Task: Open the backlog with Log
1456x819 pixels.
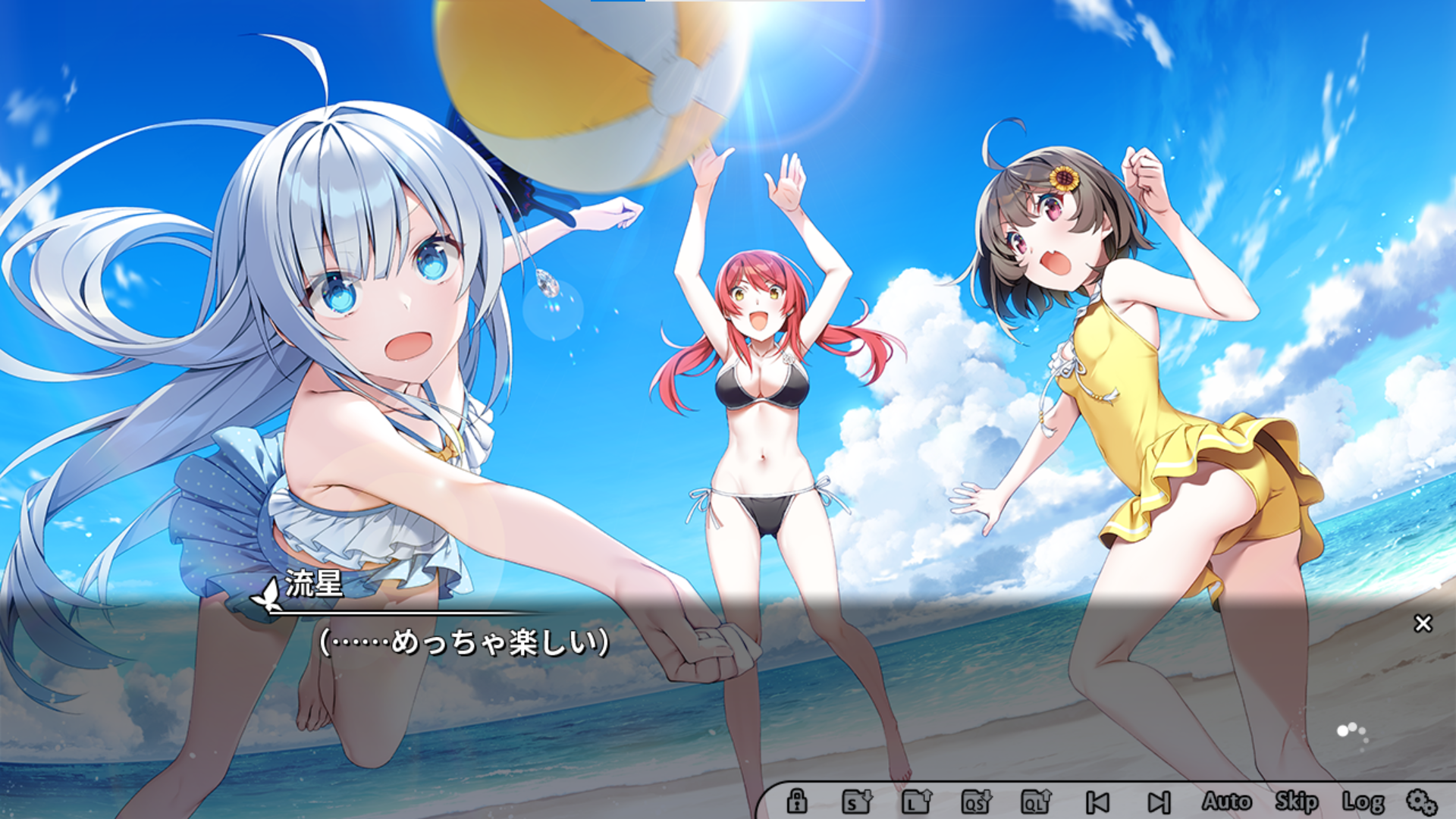Action: click(1363, 802)
